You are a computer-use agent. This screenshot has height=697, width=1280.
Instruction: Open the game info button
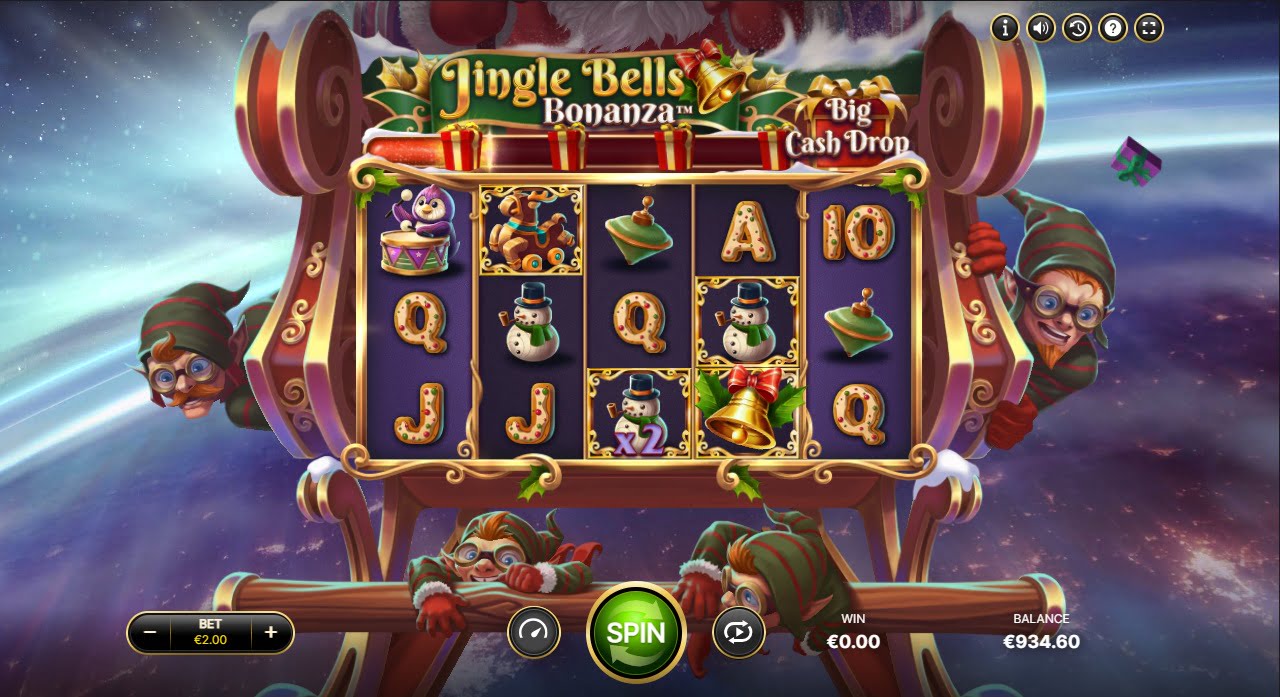click(x=1005, y=28)
